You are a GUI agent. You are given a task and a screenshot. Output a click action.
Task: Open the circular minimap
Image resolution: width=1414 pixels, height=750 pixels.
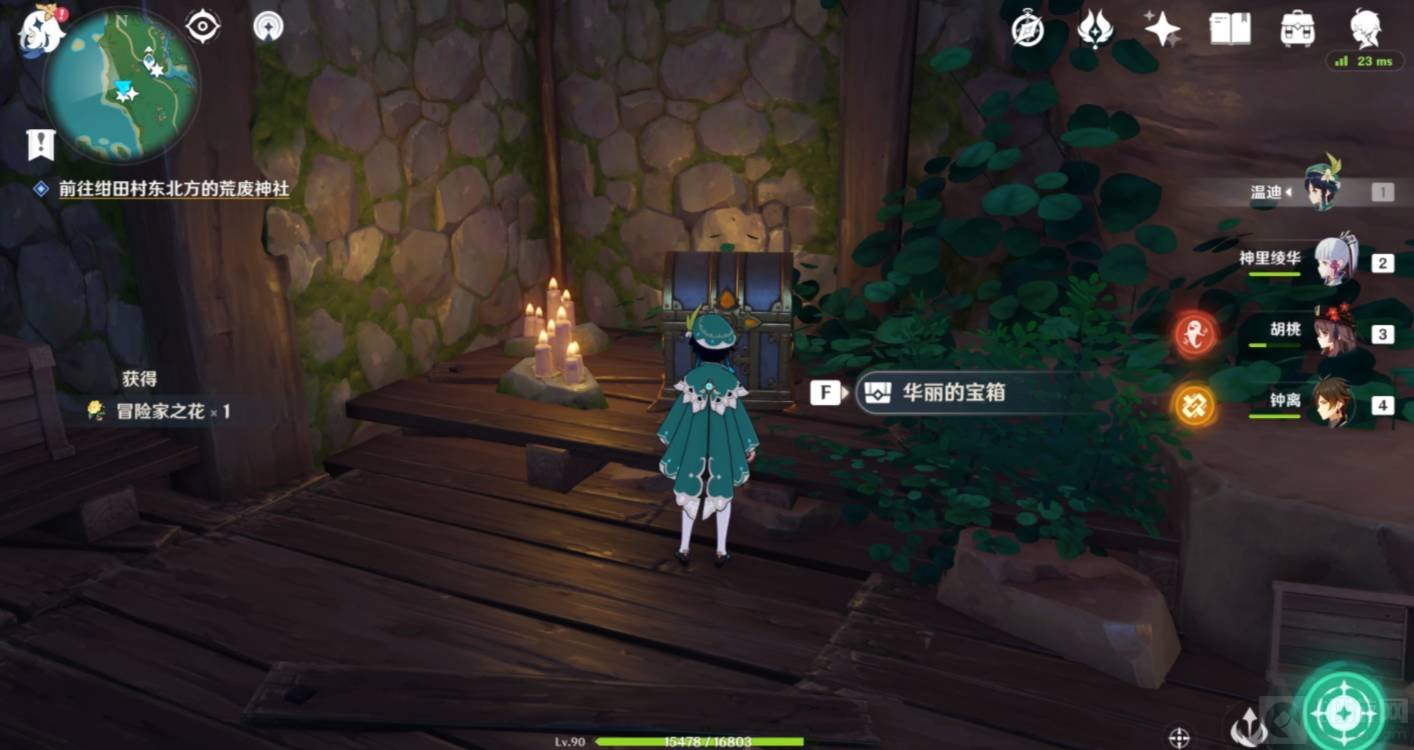pyautogui.click(x=122, y=85)
